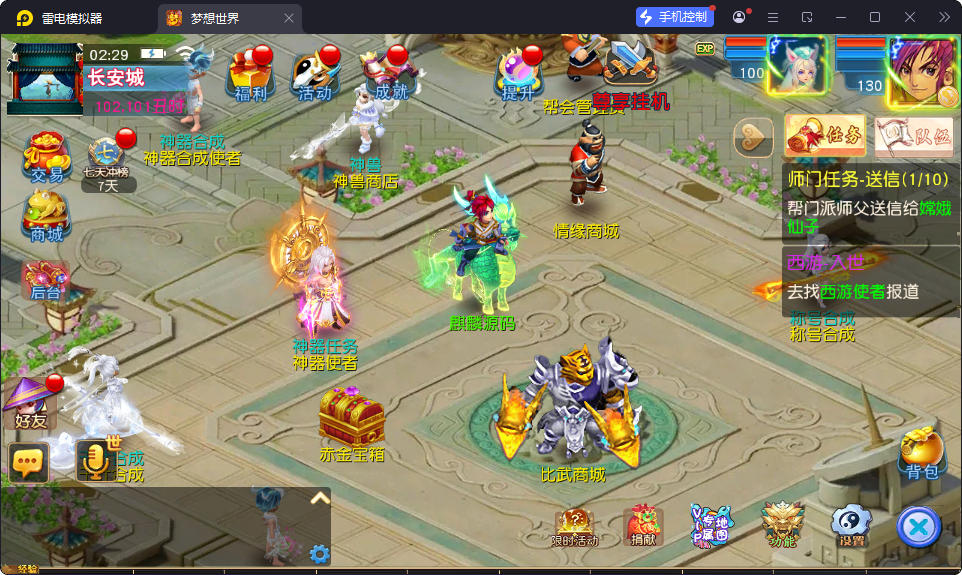The width and height of the screenshot is (962, 575).
Task: Open the 捐献 donation icon
Action: pos(643,525)
